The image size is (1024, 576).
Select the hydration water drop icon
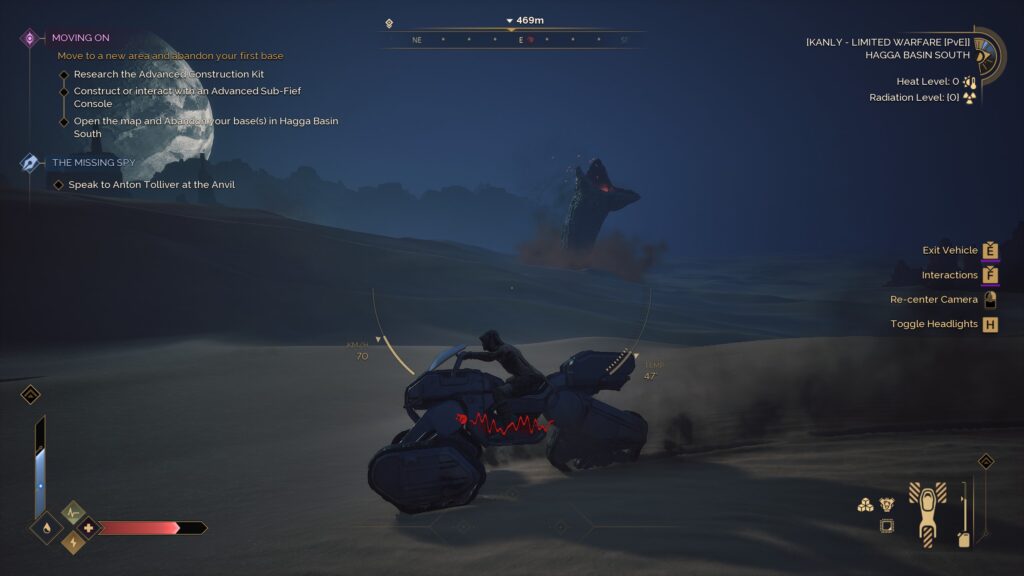[x=45, y=527]
